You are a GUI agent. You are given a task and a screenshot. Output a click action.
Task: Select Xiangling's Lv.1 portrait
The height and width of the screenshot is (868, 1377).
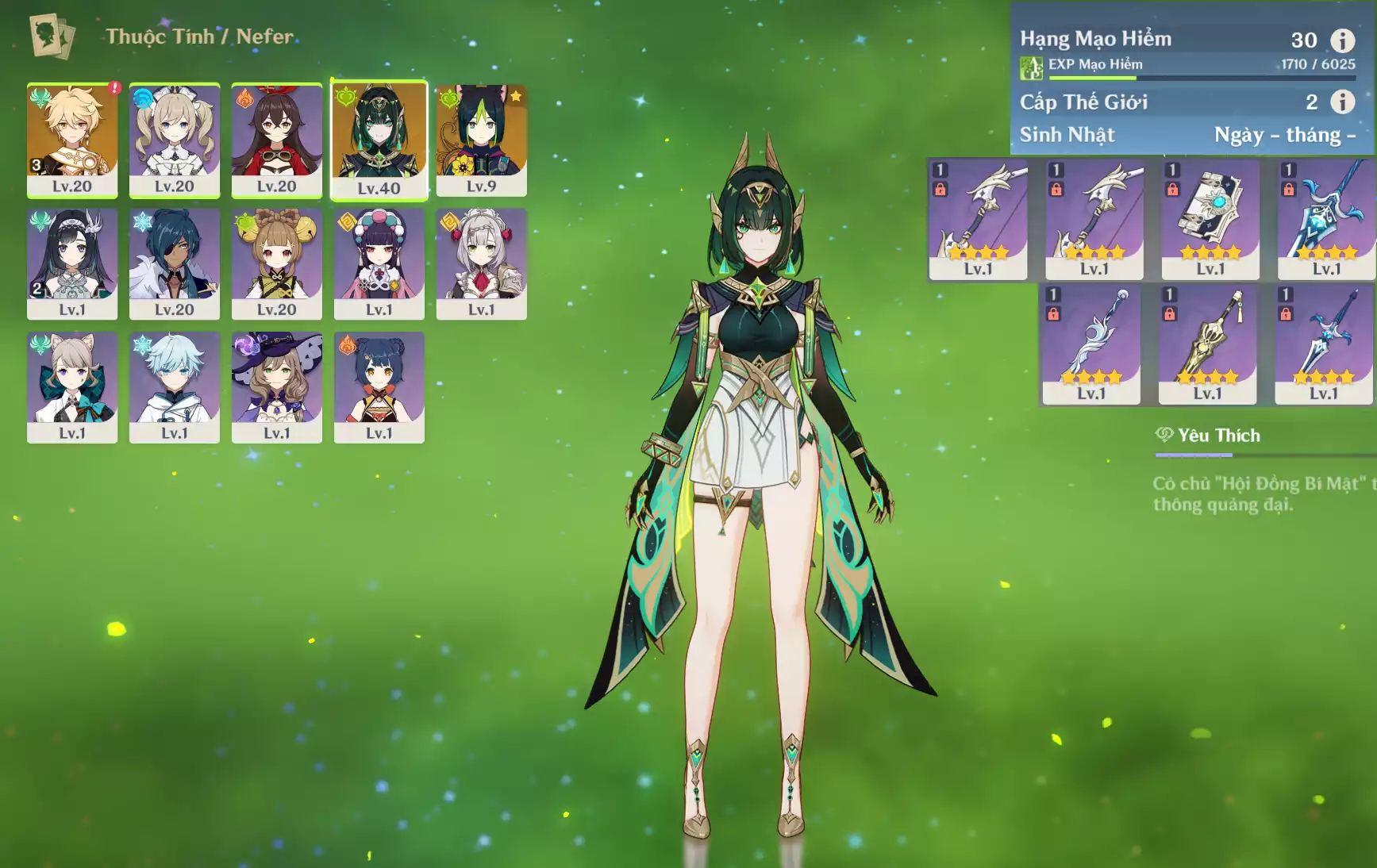379,387
